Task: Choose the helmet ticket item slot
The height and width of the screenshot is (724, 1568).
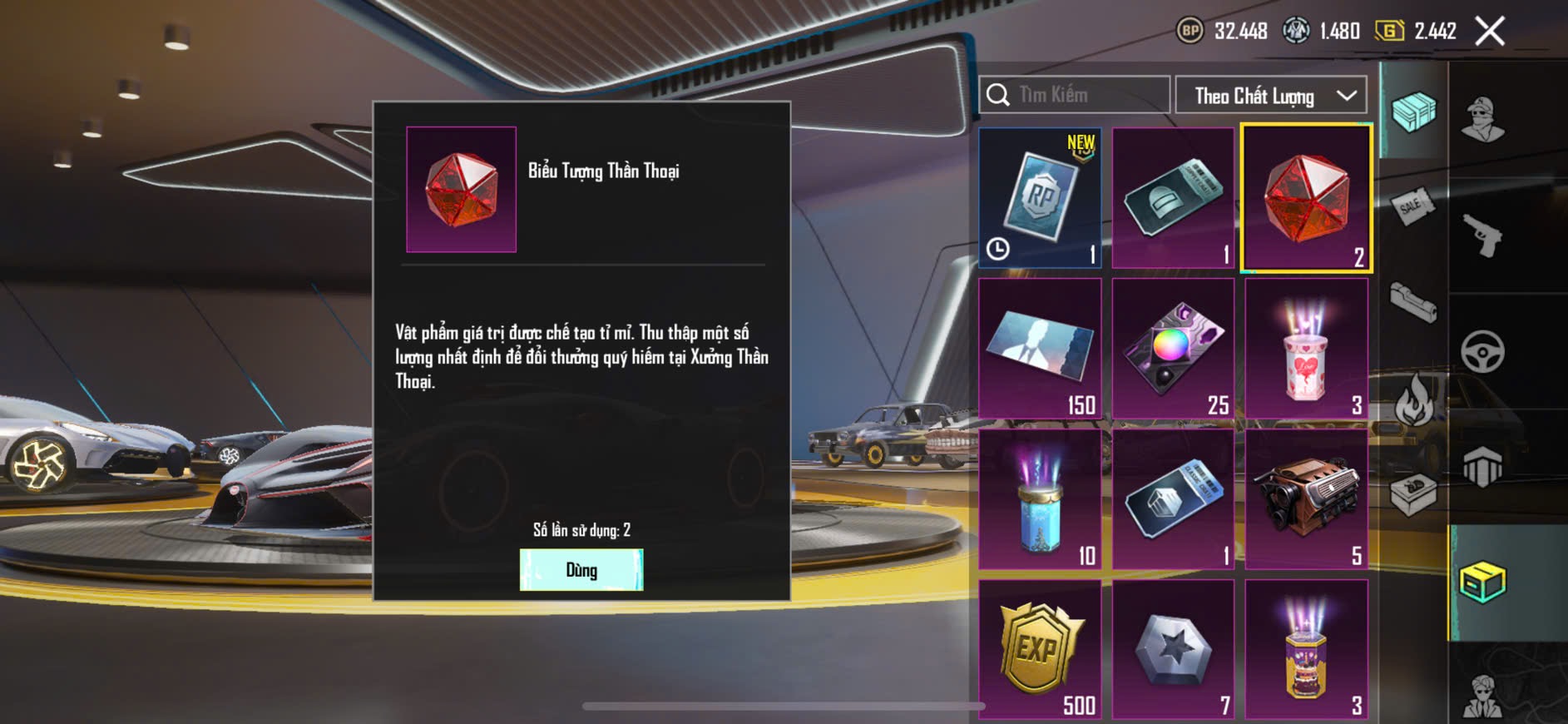Action: pos(1173,198)
